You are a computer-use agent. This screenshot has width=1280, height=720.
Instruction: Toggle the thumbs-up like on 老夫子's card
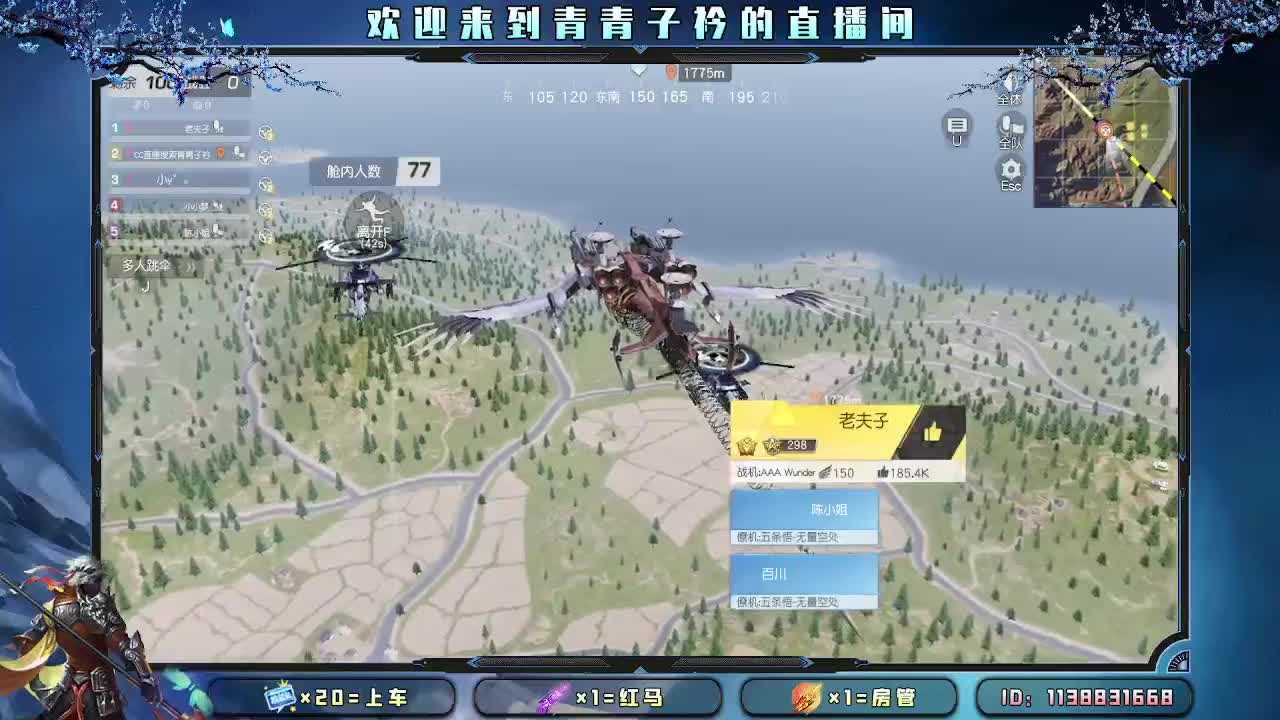[x=935, y=431]
